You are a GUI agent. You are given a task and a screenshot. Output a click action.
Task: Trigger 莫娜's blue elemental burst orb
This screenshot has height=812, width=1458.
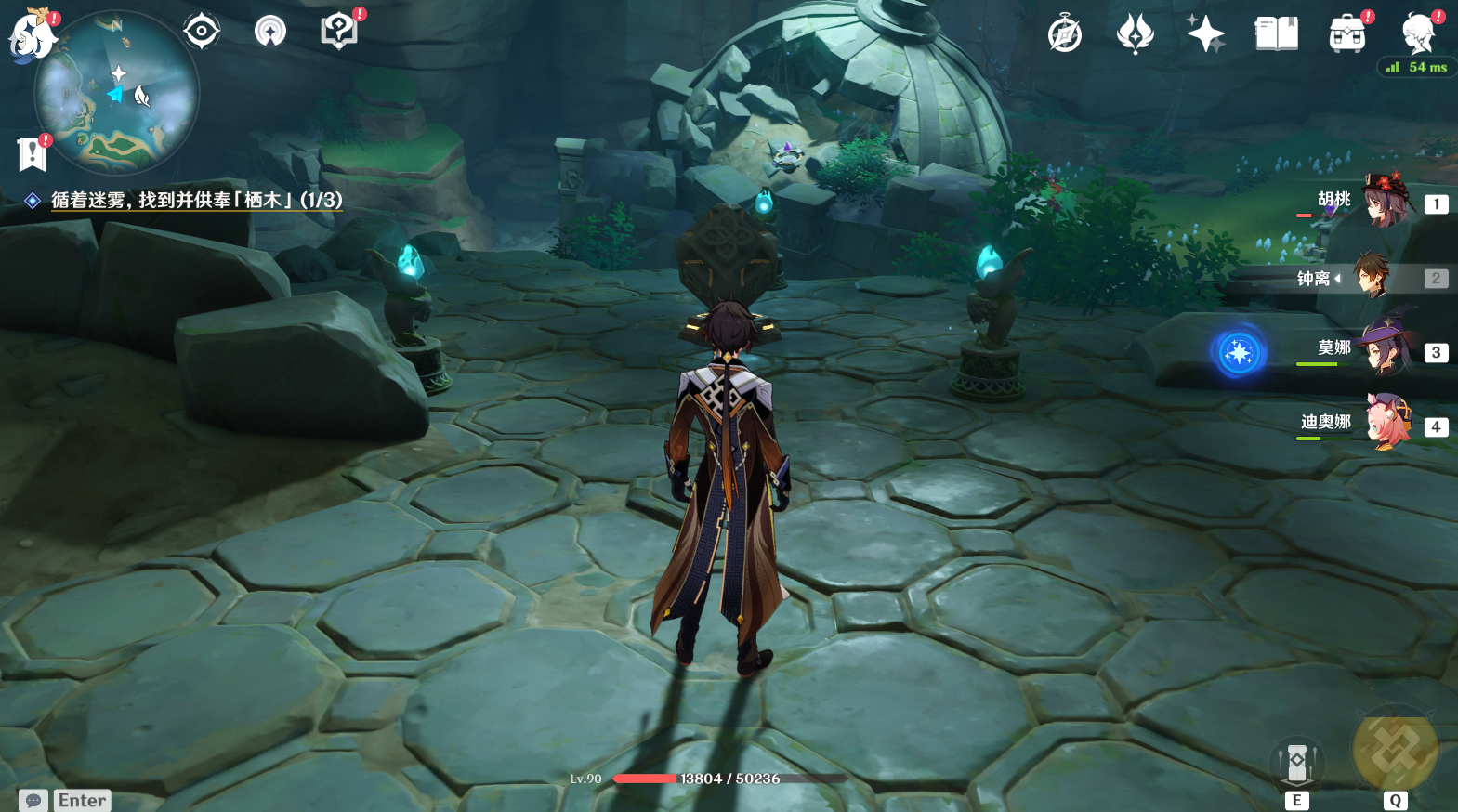click(x=1239, y=353)
